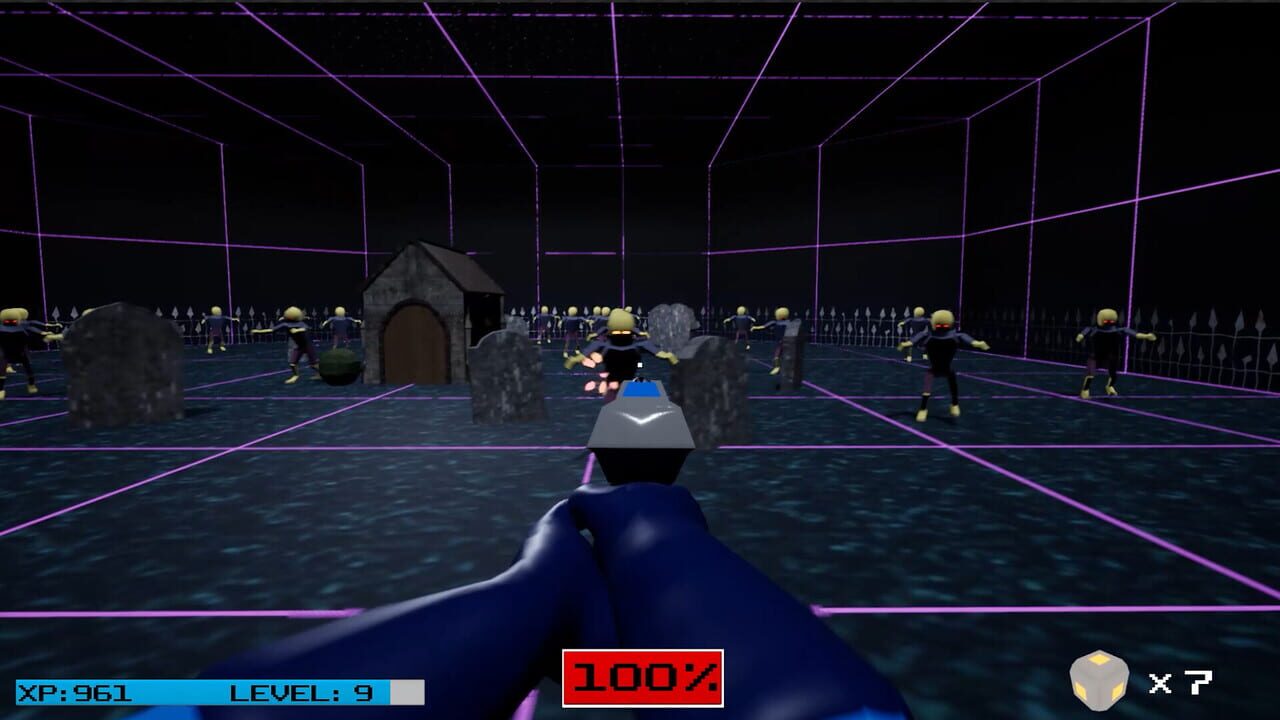Click the x7 item counter text
Viewport: 1280px width, 720px height.
1170,682
